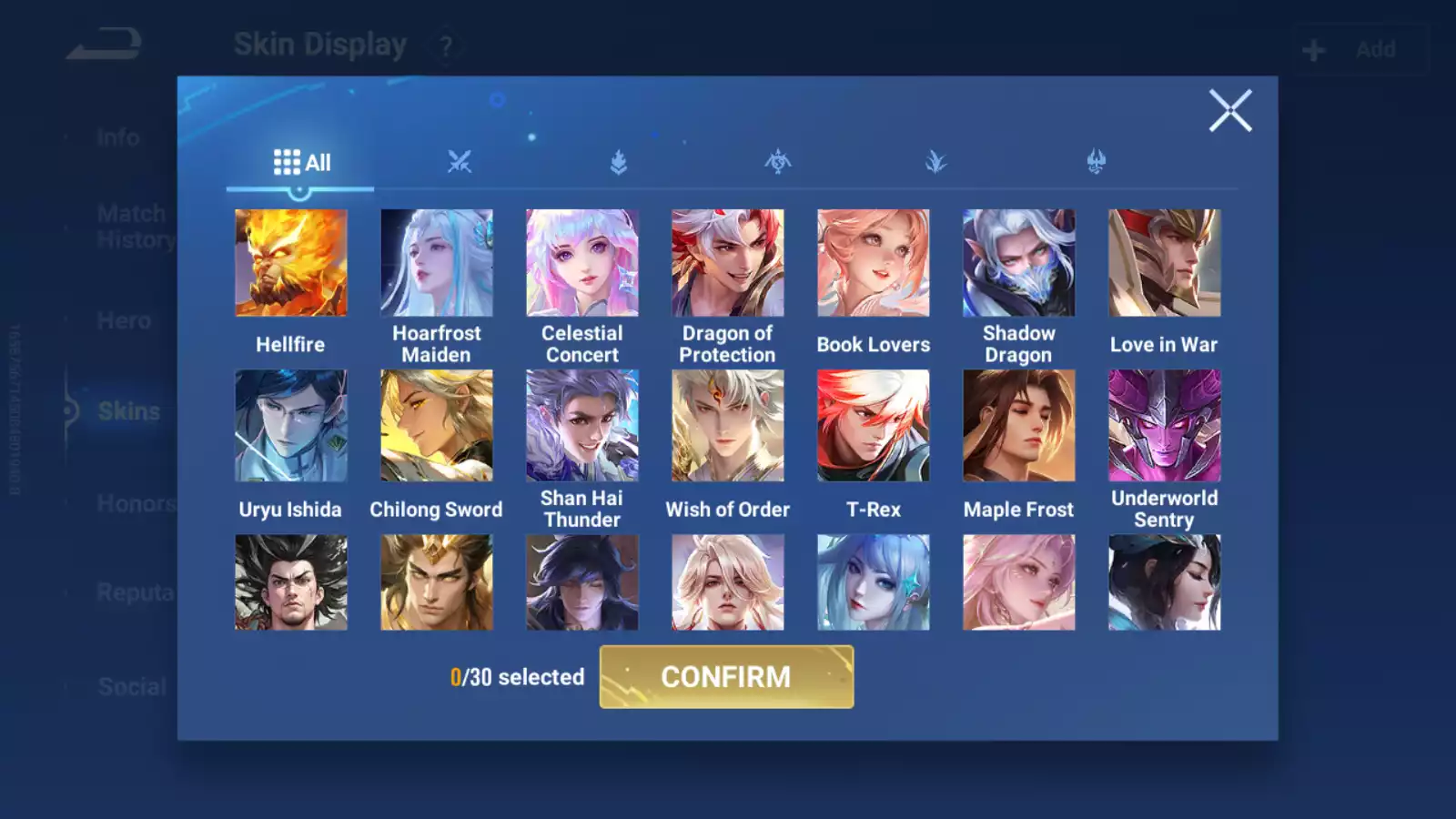
Task: Open the Celestial Concert skin thumbnail
Action: [x=581, y=262]
